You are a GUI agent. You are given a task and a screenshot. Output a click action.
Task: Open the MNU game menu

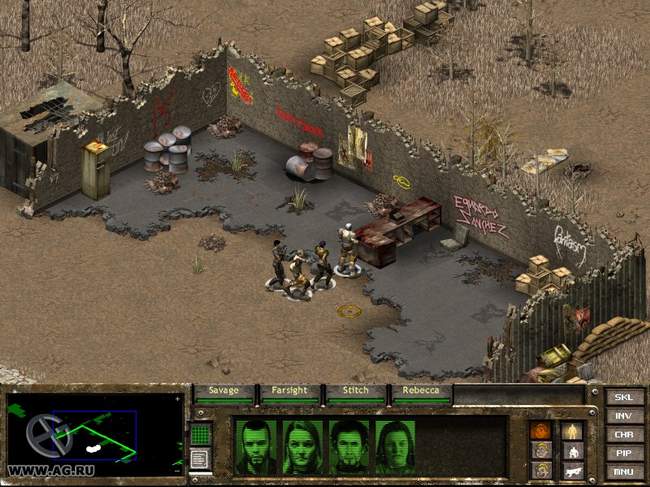pyautogui.click(x=623, y=471)
